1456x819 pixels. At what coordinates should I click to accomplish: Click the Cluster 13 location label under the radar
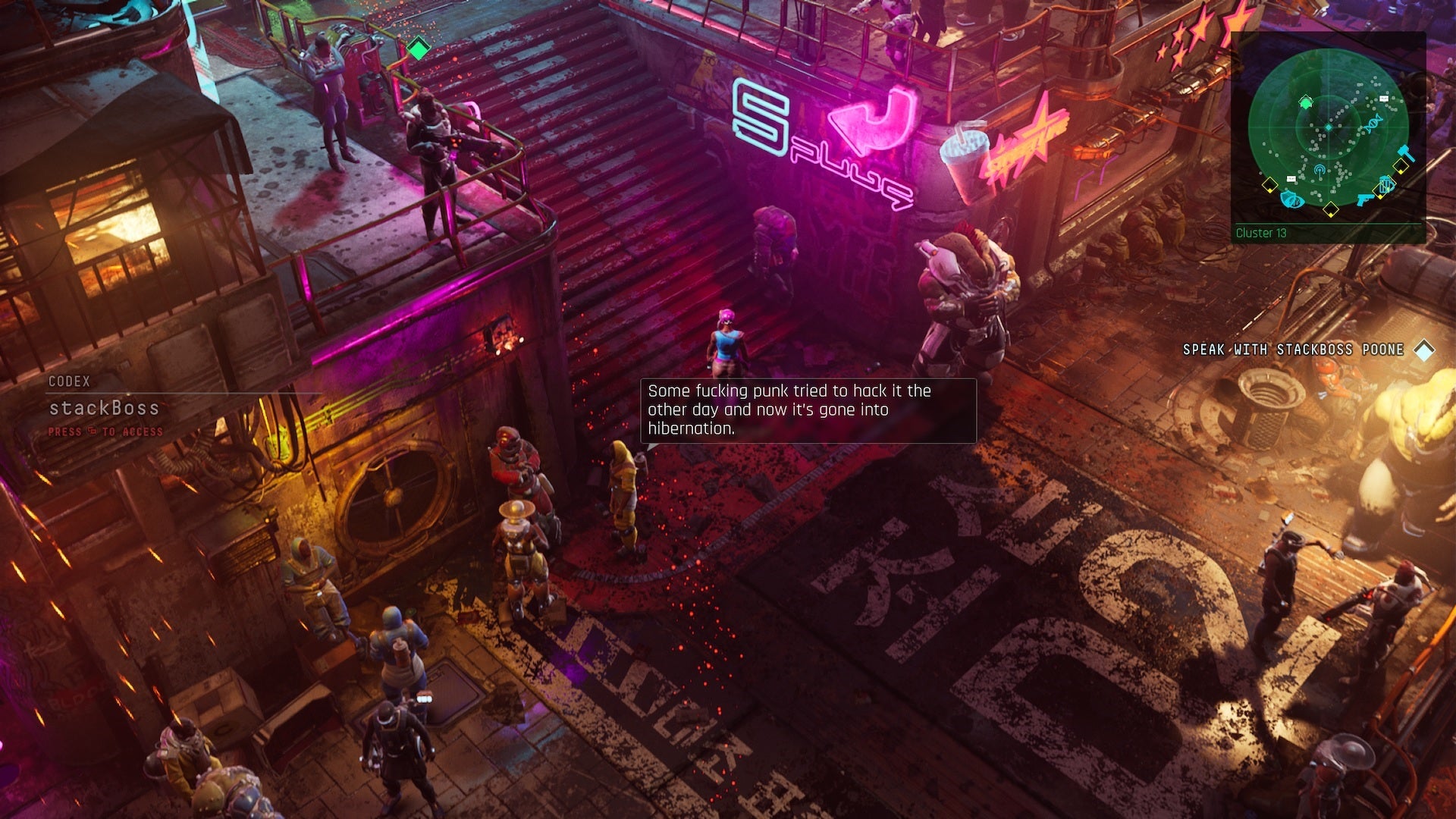click(x=1261, y=234)
